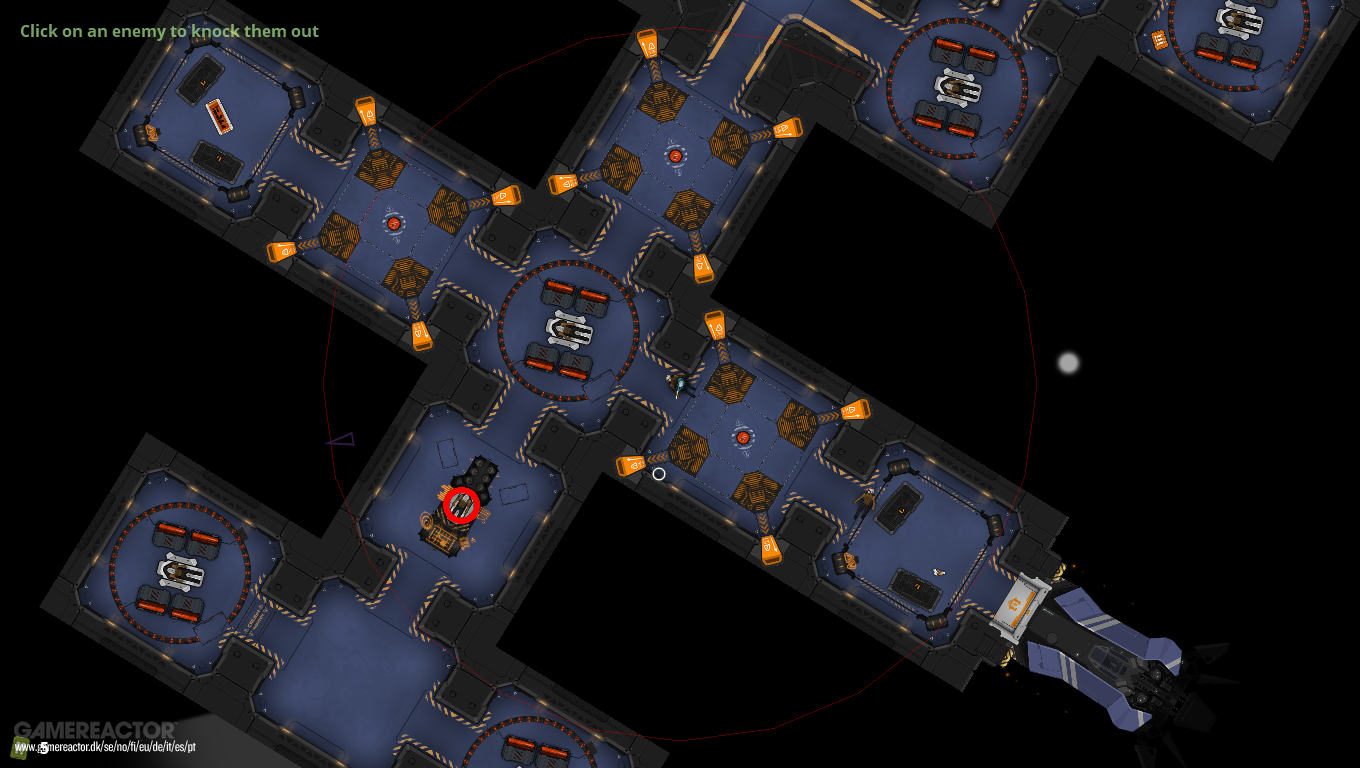Click the glowing white star in space
The width and height of the screenshot is (1360, 768).
[1069, 364]
